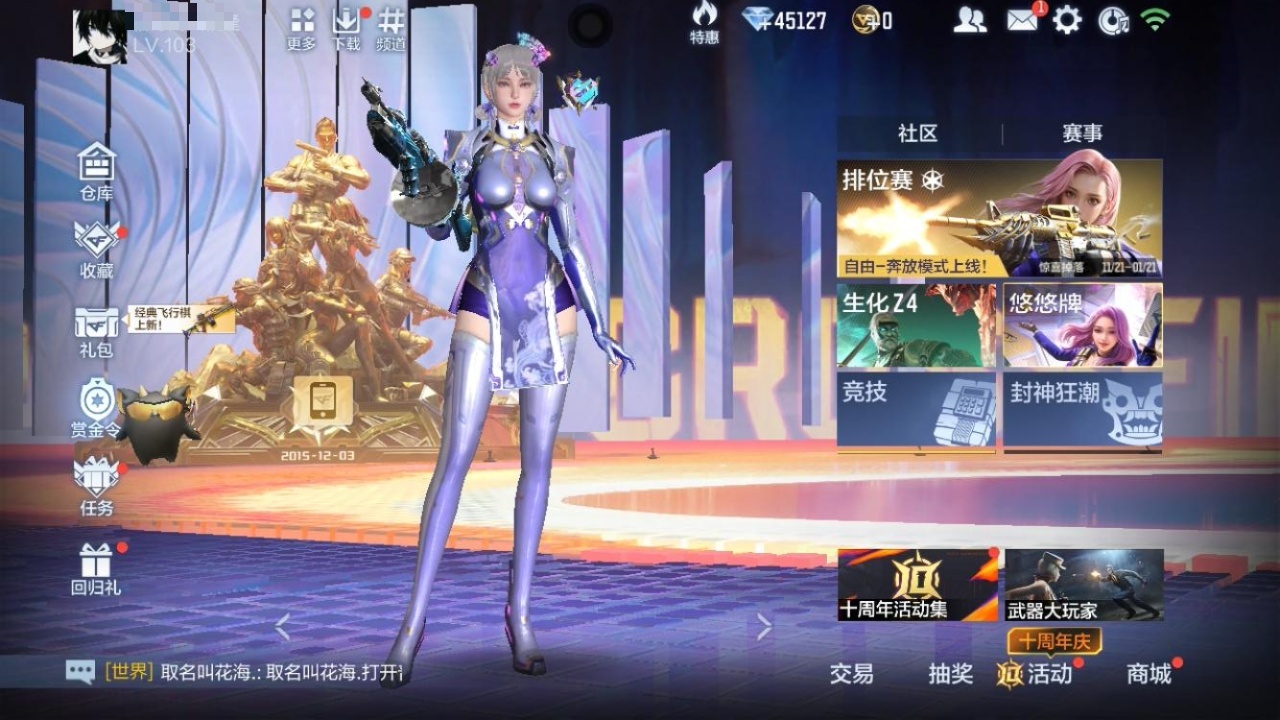The width and height of the screenshot is (1280, 720).
Task: Claim the 回归礼 return gift
Action: [95, 566]
